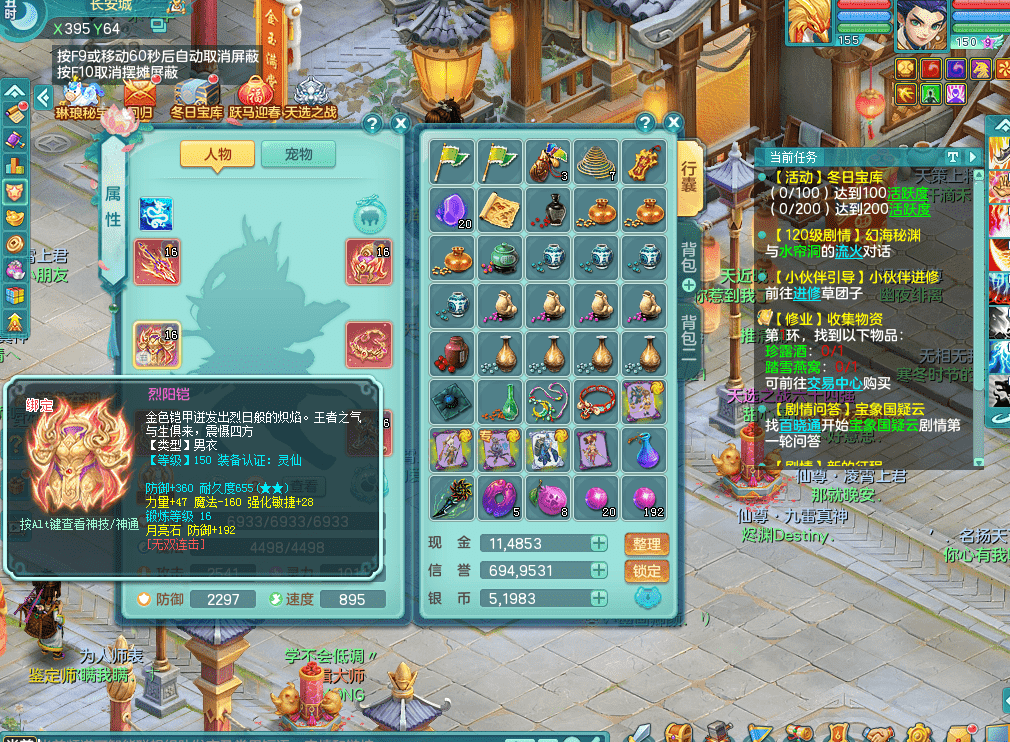
Task: Select the 人物 (character) tab
Action: pyautogui.click(x=217, y=154)
